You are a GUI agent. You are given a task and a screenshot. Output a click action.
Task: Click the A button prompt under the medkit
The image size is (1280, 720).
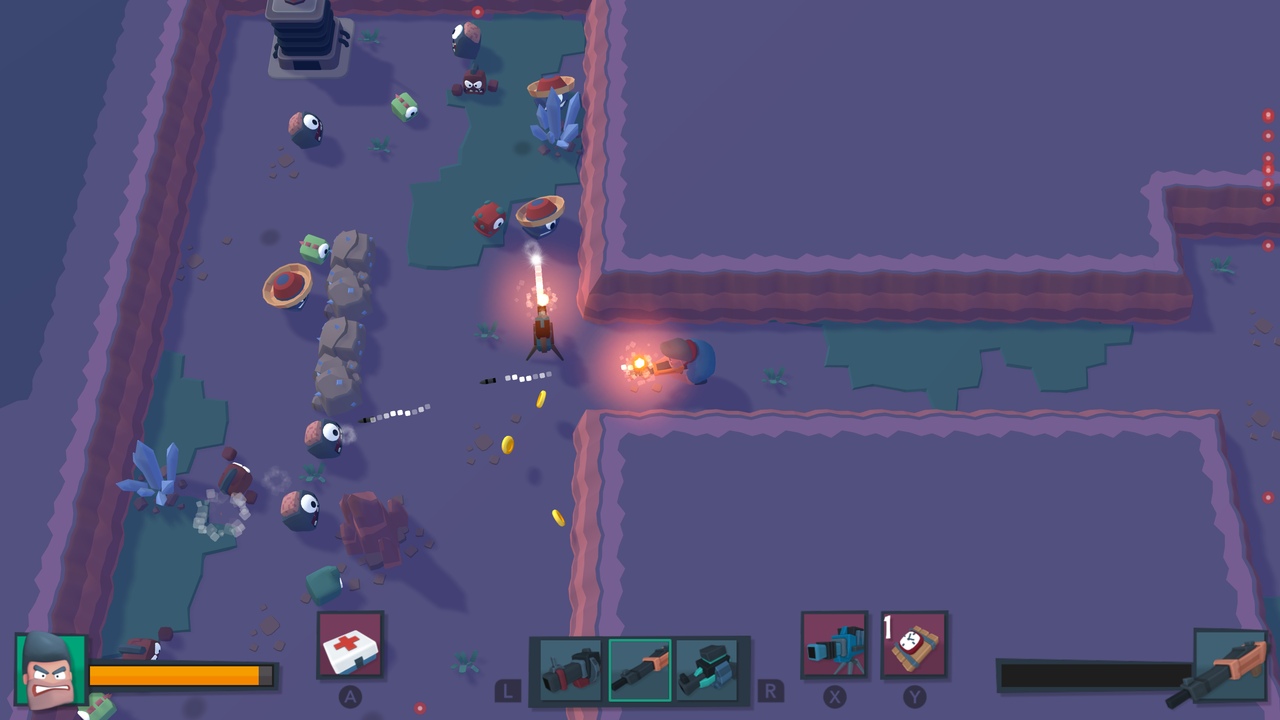[x=351, y=699]
